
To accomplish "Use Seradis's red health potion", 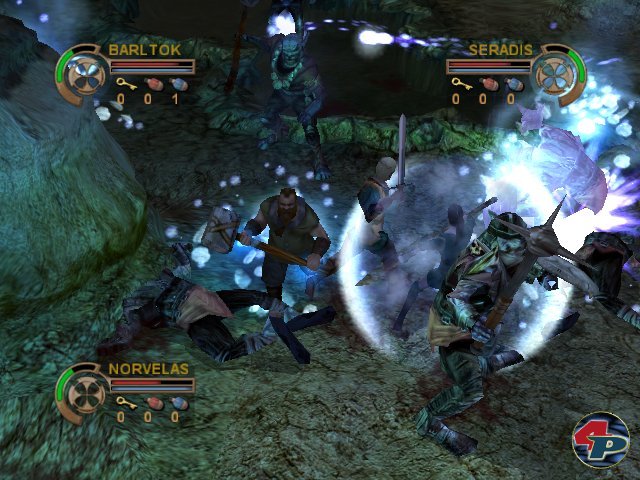I will click(x=487, y=84).
